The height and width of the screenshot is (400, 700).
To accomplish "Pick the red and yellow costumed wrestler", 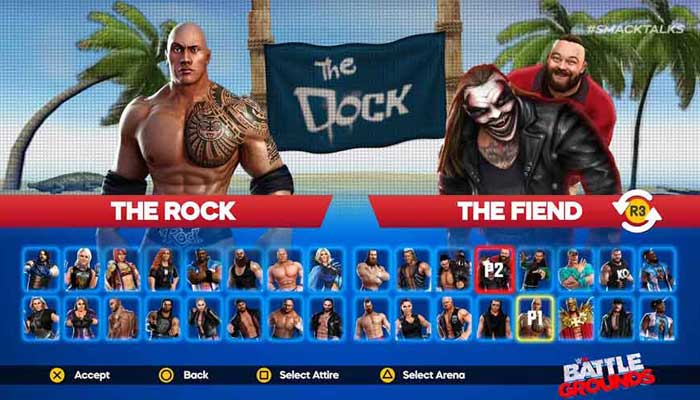I will [x=575, y=319].
